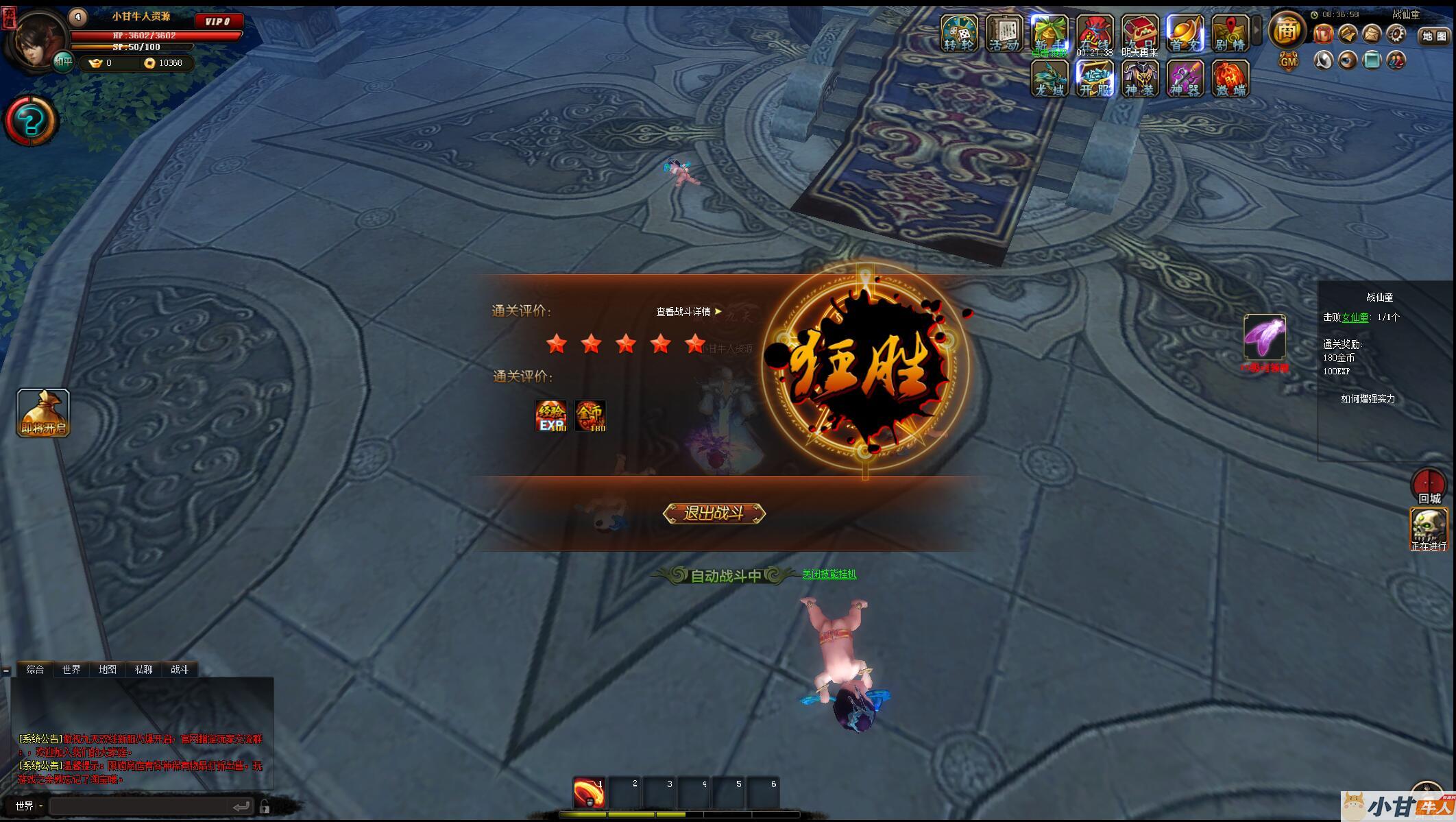Image resolution: width=1456 pixels, height=822 pixels.
Task: Claim the 新手 newbie gift icon
Action: (x=1049, y=33)
